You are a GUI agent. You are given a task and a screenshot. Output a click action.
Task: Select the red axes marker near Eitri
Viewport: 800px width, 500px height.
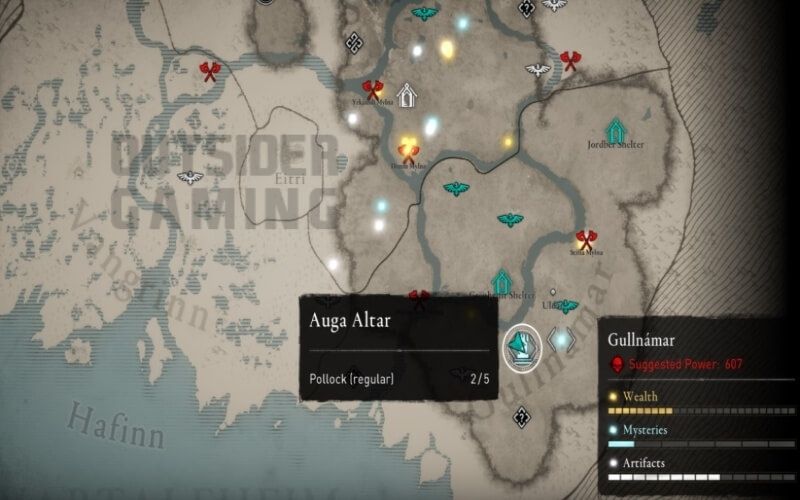(x=210, y=71)
